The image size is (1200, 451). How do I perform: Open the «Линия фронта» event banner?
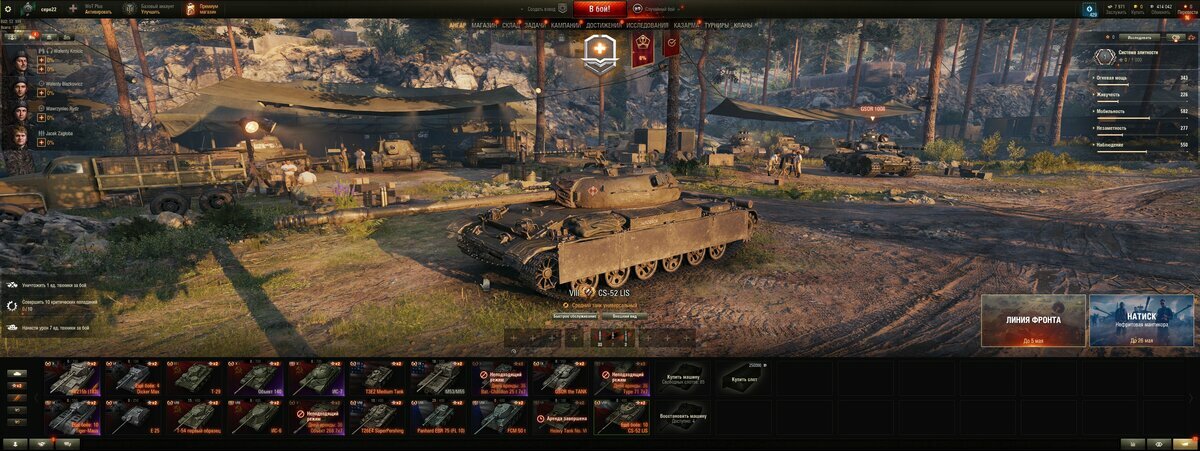point(1033,320)
